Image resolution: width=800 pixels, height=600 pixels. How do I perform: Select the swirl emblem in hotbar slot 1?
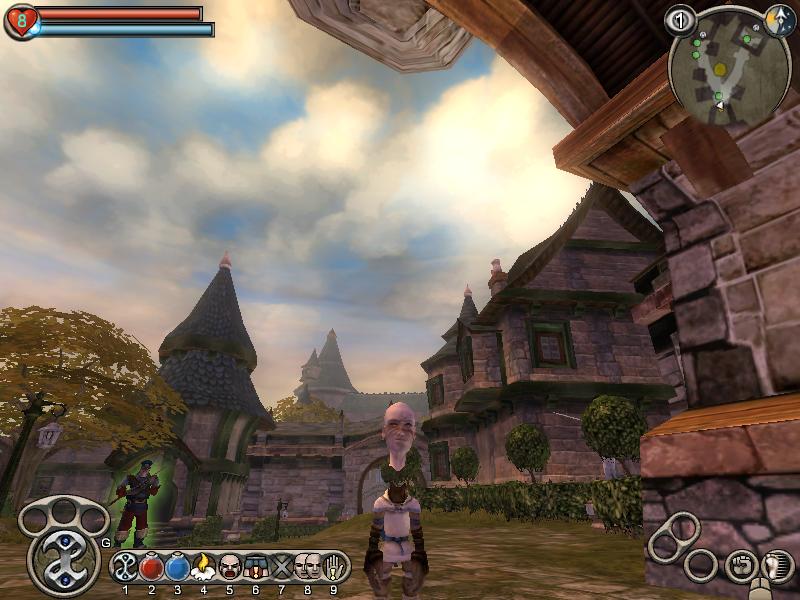click(x=126, y=567)
